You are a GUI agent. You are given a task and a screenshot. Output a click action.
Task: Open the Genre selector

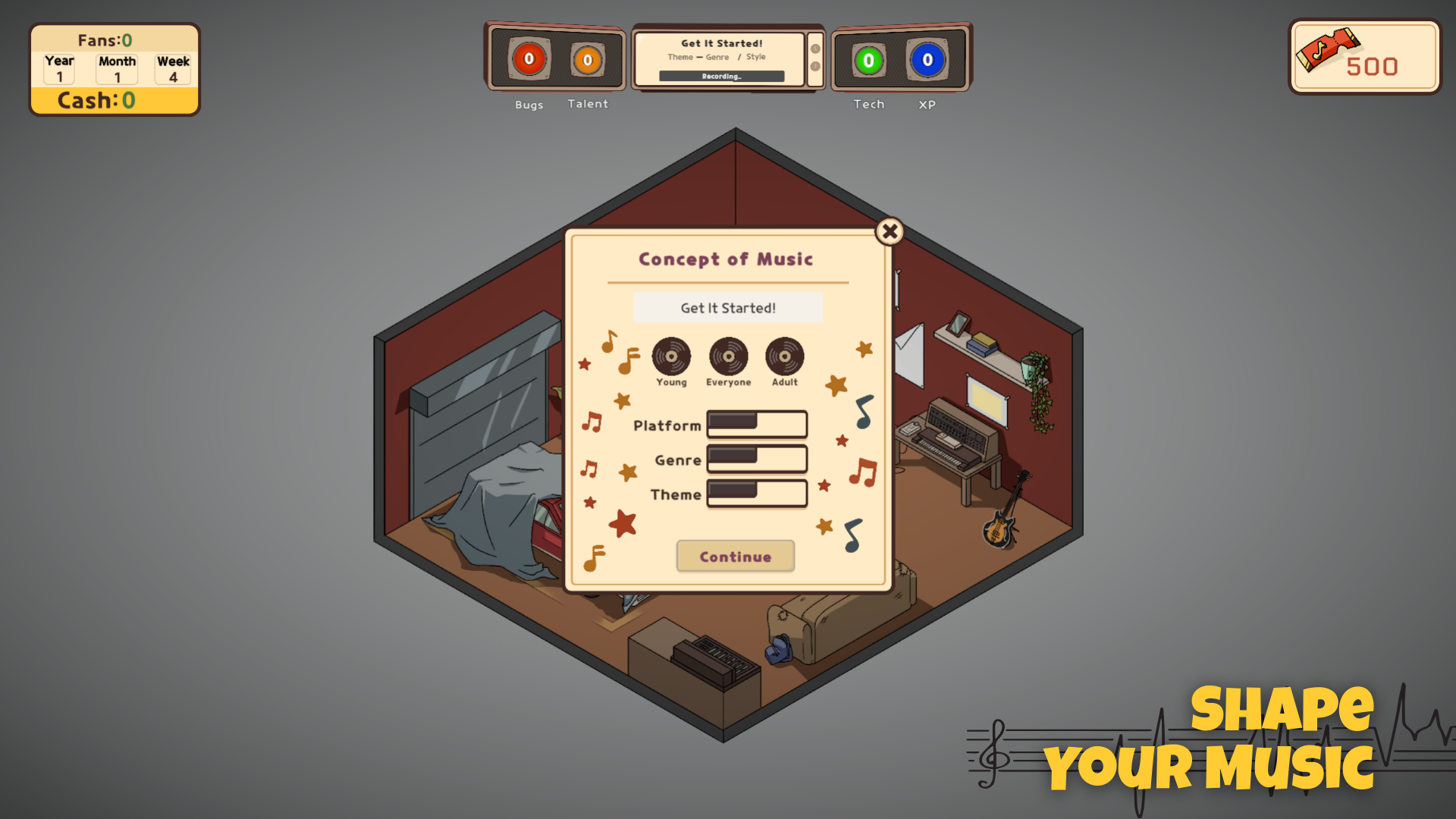point(756,459)
